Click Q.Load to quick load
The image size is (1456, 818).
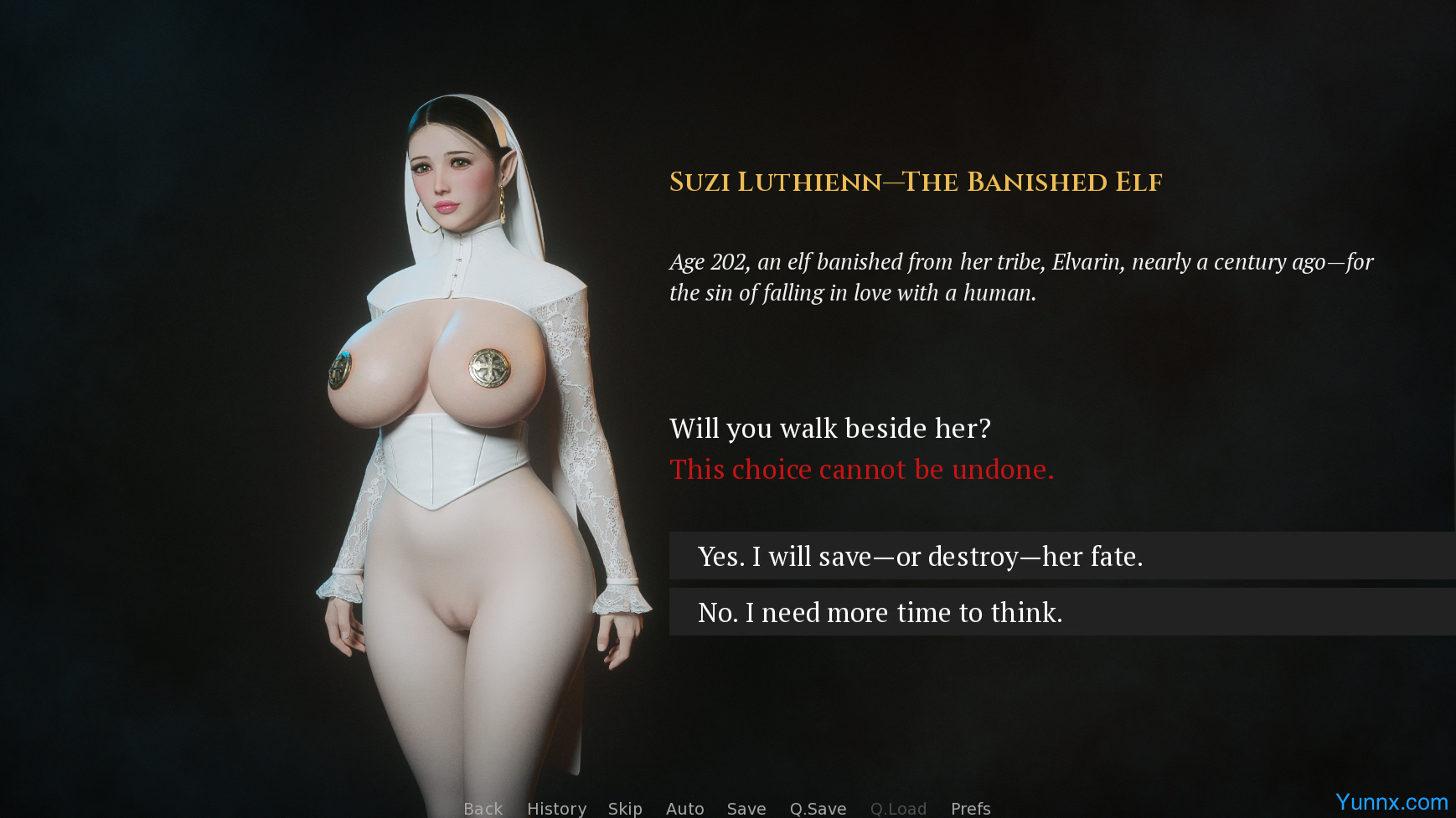[898, 808]
